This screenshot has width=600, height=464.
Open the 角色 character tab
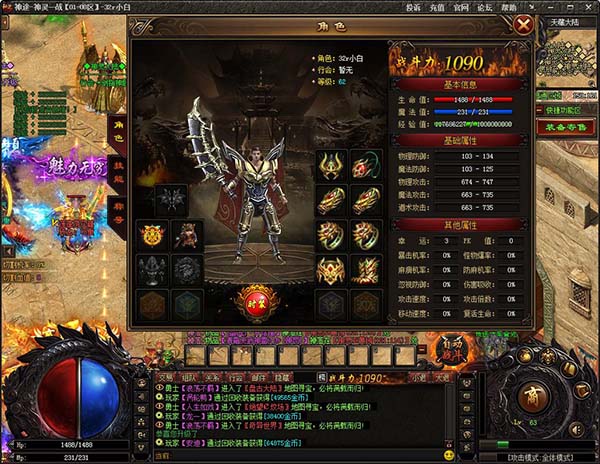click(118, 131)
